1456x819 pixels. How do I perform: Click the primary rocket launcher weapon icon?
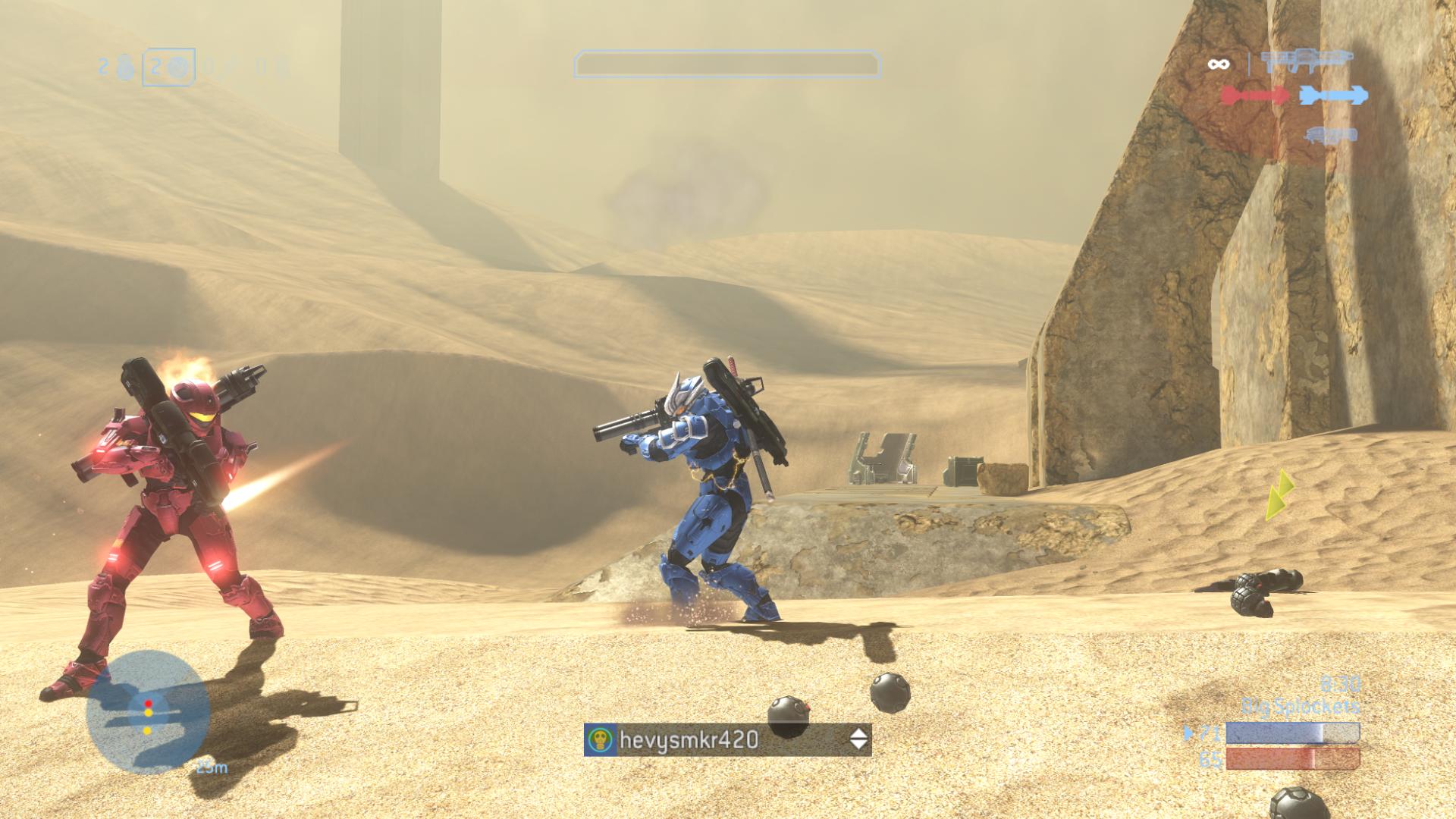click(x=1307, y=60)
